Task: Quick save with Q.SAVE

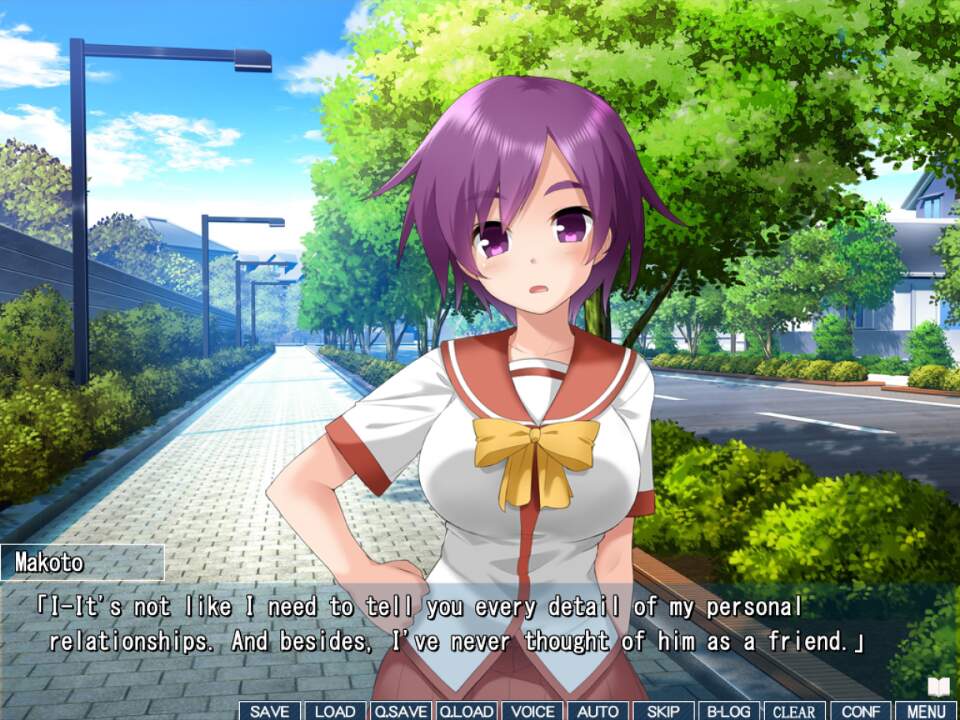Action: coord(400,711)
